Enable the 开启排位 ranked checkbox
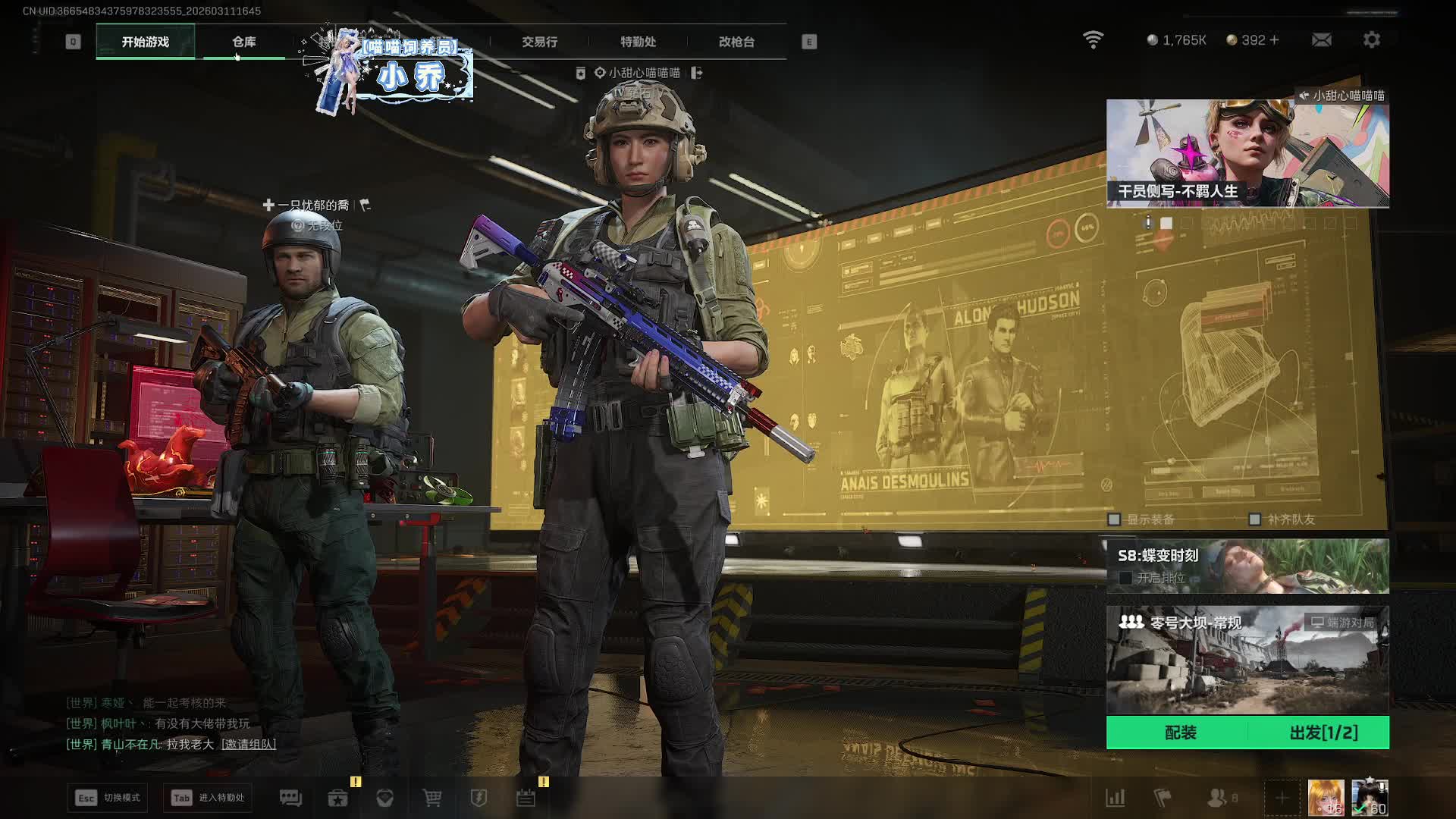The image size is (1456, 819). (1125, 578)
